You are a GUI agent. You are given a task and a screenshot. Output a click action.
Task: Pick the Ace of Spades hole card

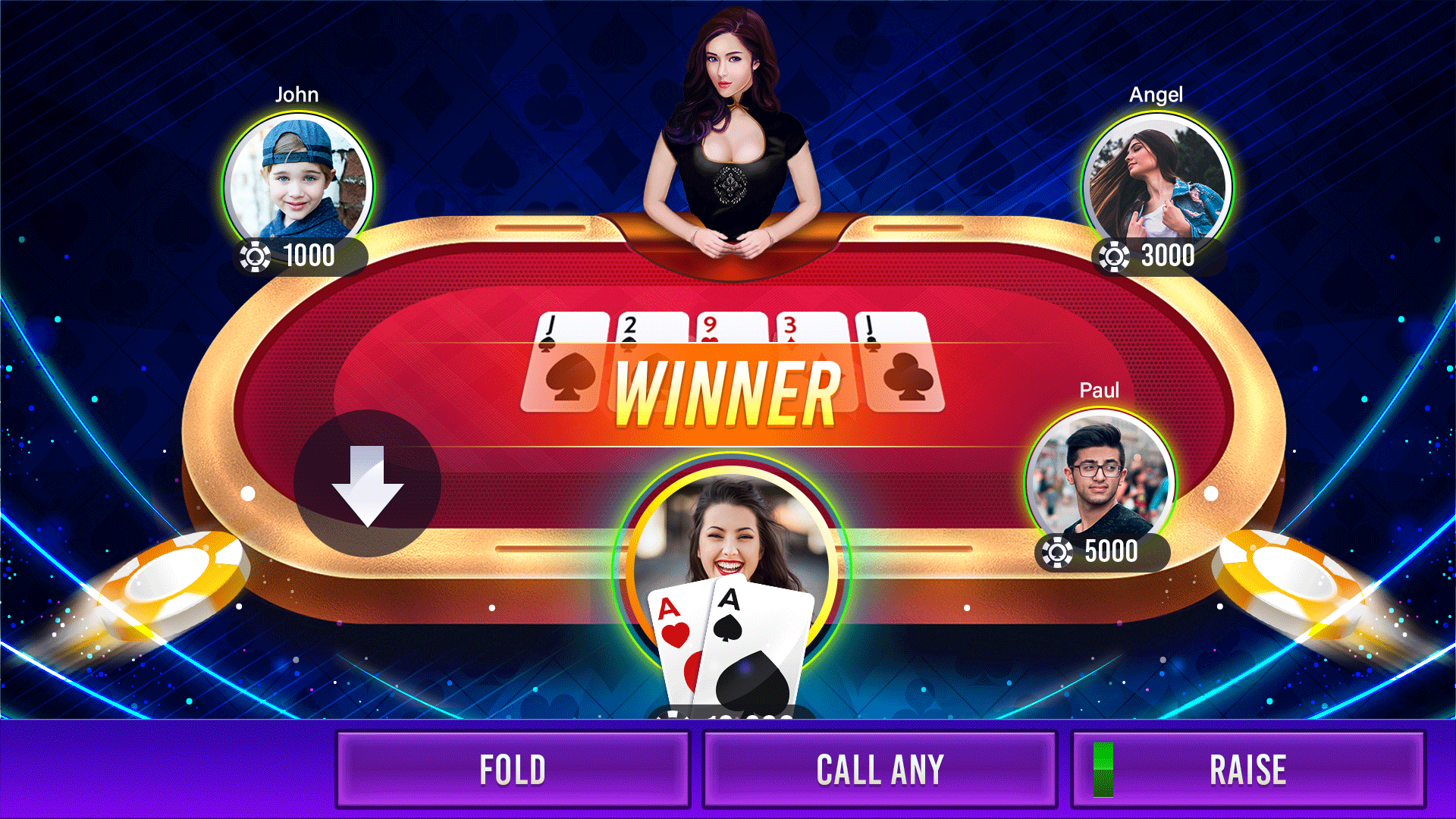[x=755, y=645]
